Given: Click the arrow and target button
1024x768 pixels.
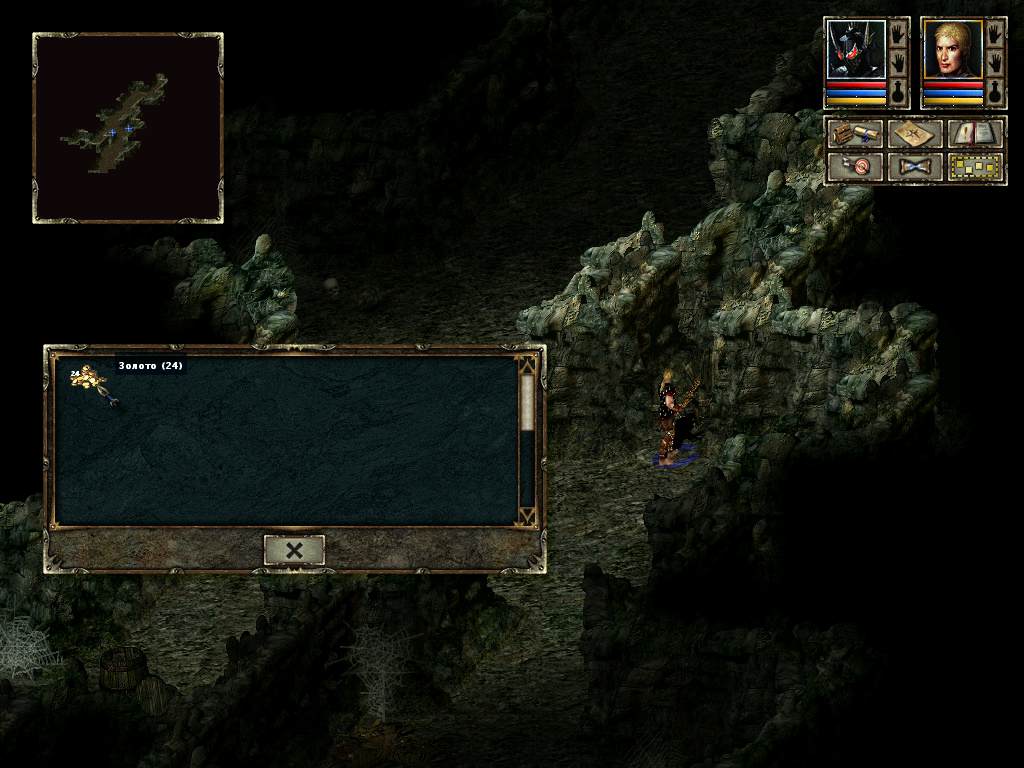Looking at the screenshot, I should (x=855, y=166).
